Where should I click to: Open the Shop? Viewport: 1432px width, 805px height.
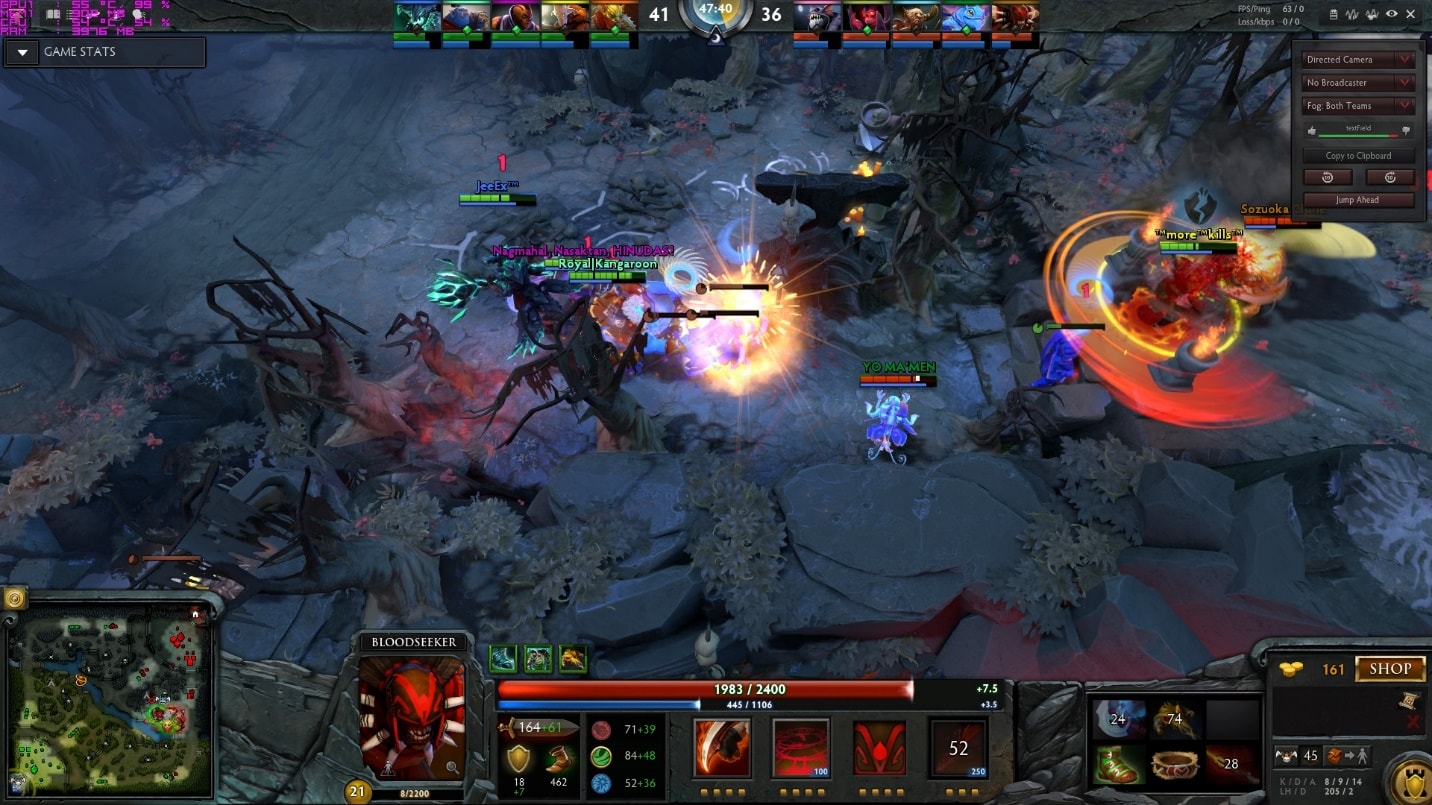pos(1390,669)
